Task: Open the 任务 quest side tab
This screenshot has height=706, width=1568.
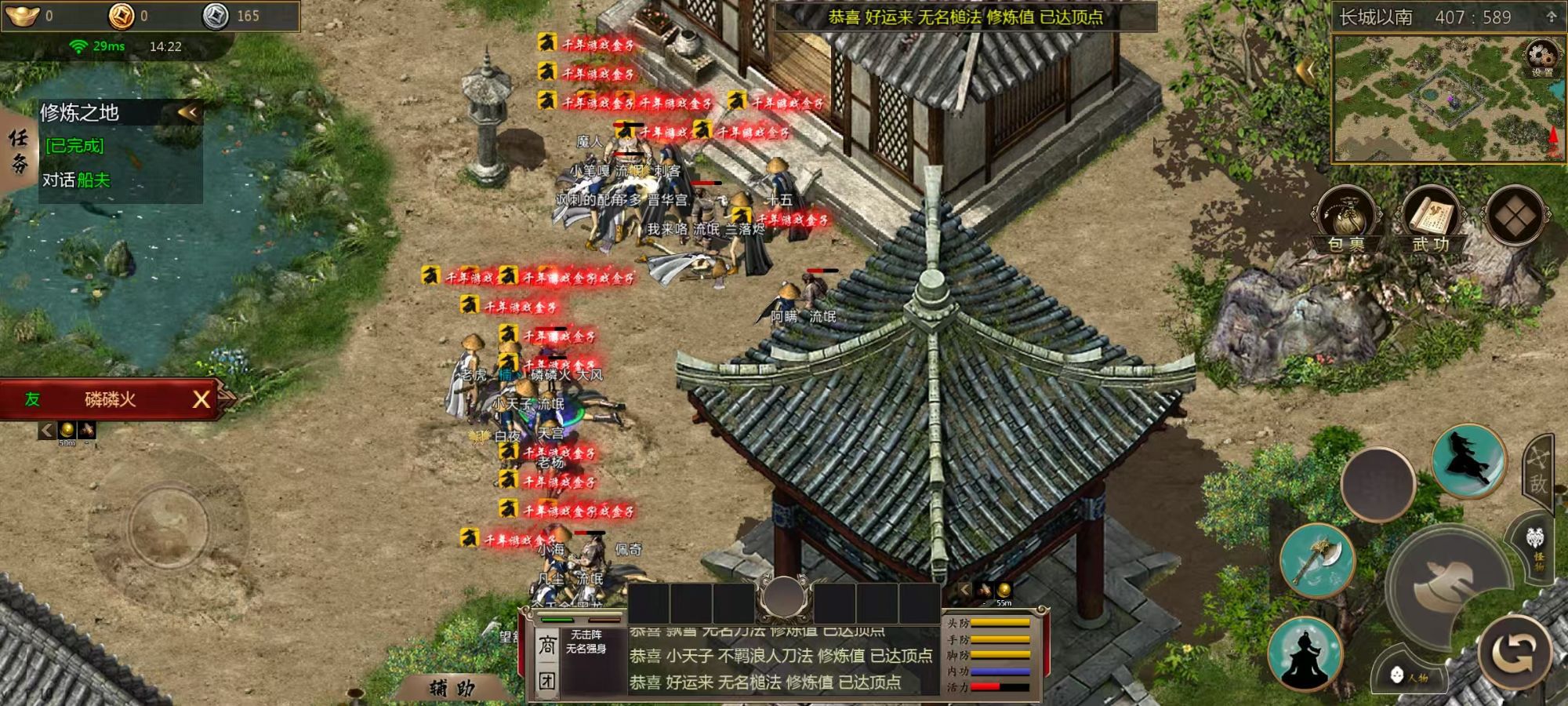Action: [18, 150]
